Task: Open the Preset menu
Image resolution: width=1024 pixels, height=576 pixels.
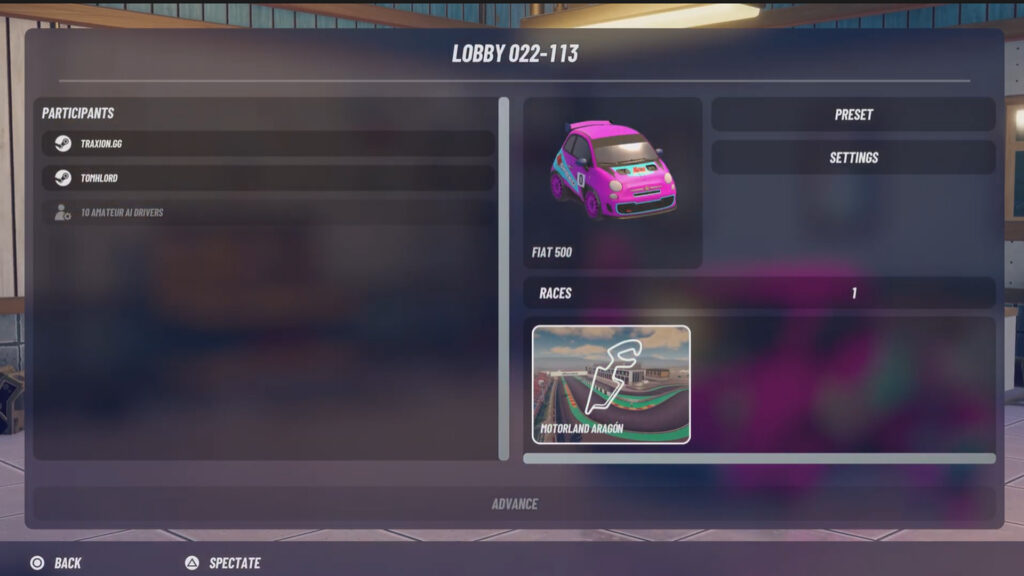Action: (853, 115)
